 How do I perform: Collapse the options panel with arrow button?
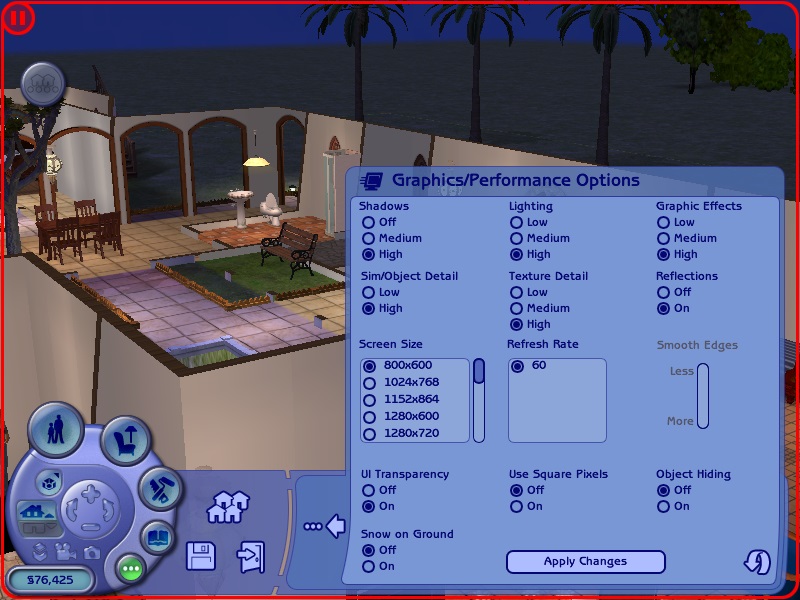[326, 525]
